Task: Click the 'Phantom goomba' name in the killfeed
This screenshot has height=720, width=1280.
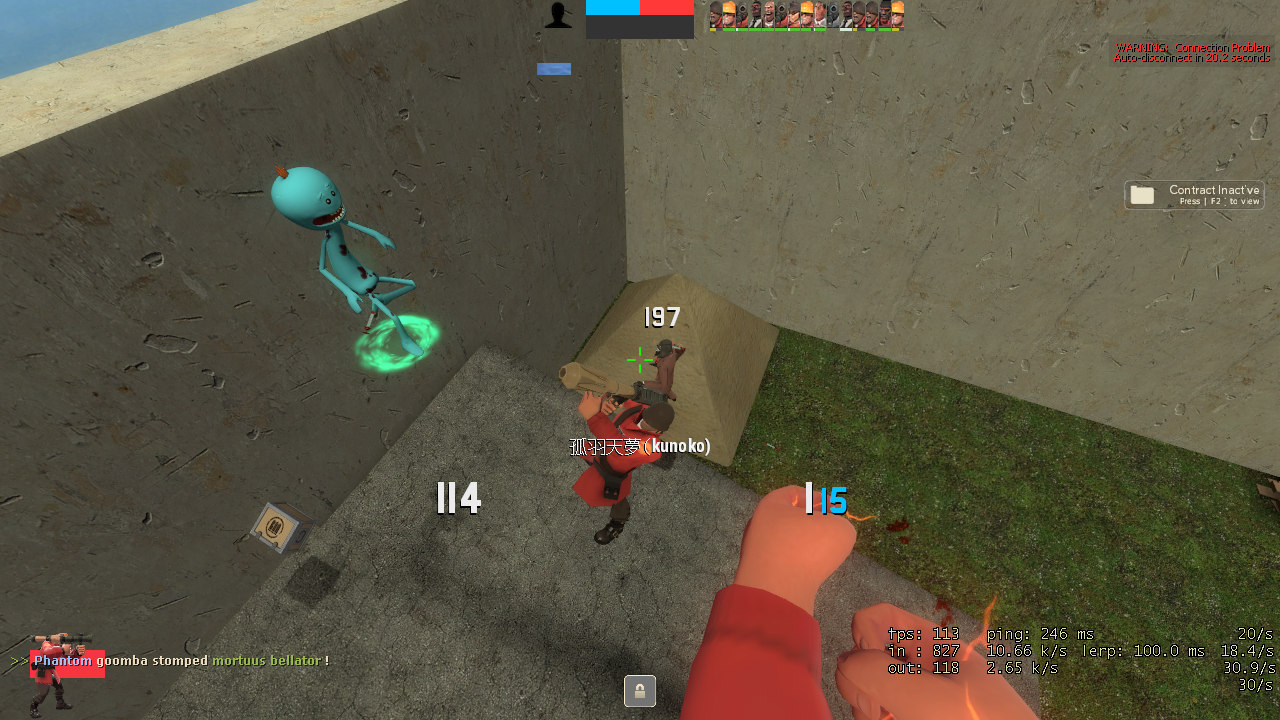Action: click(x=63, y=660)
